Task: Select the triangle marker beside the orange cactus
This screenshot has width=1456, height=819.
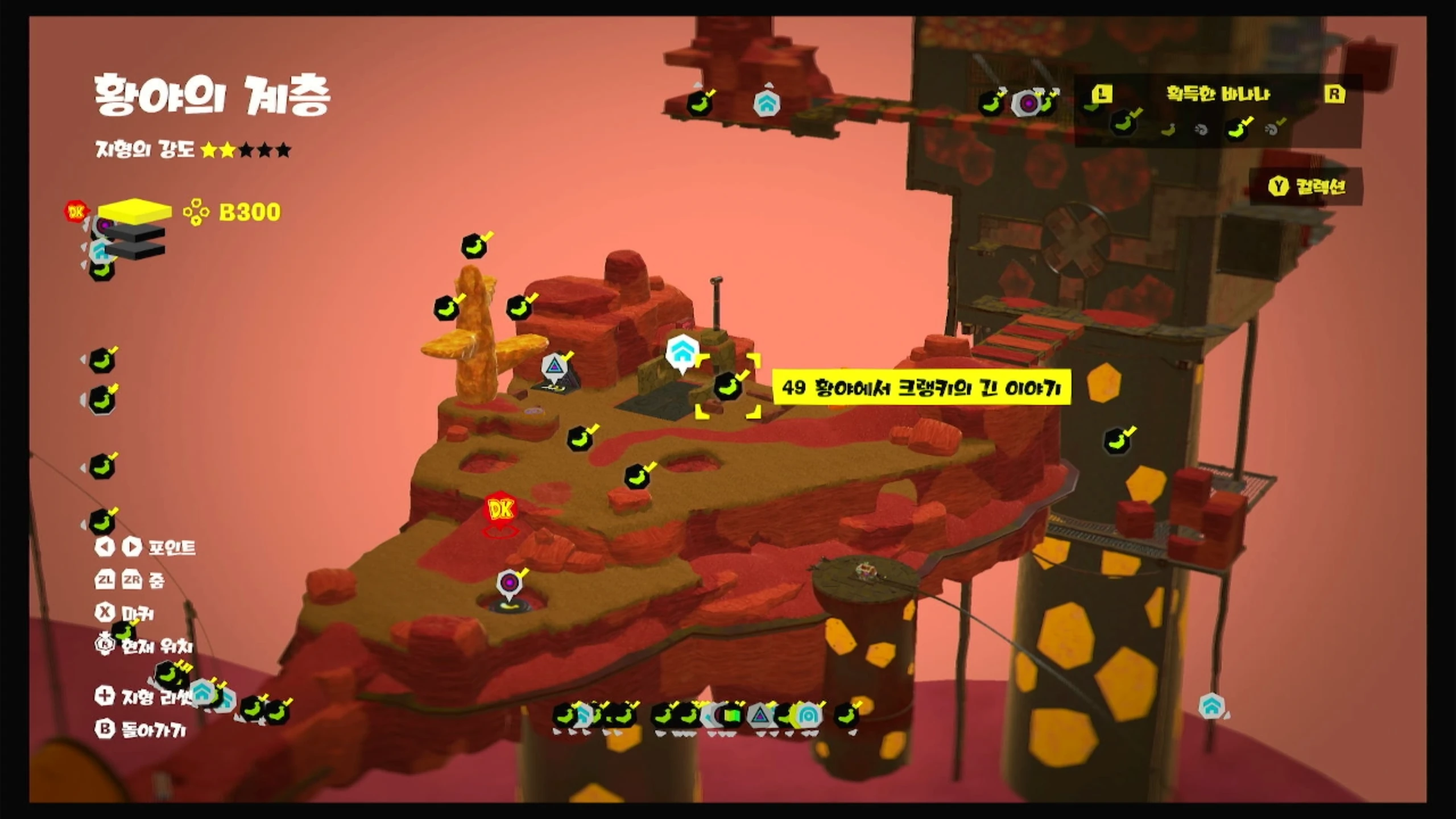Action: [x=553, y=366]
